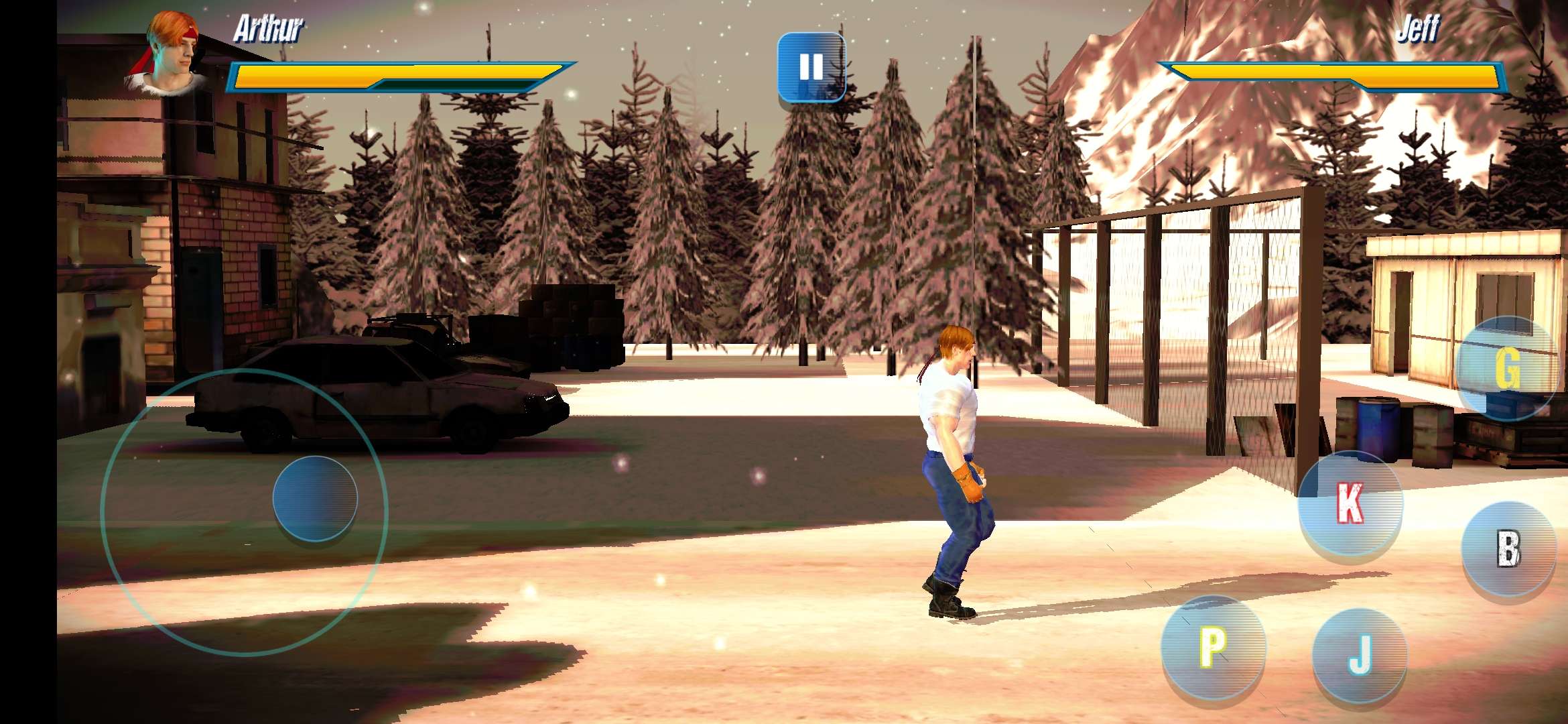Image resolution: width=1568 pixels, height=724 pixels.
Task: Pause the fight with the pause button
Action: [x=811, y=67]
